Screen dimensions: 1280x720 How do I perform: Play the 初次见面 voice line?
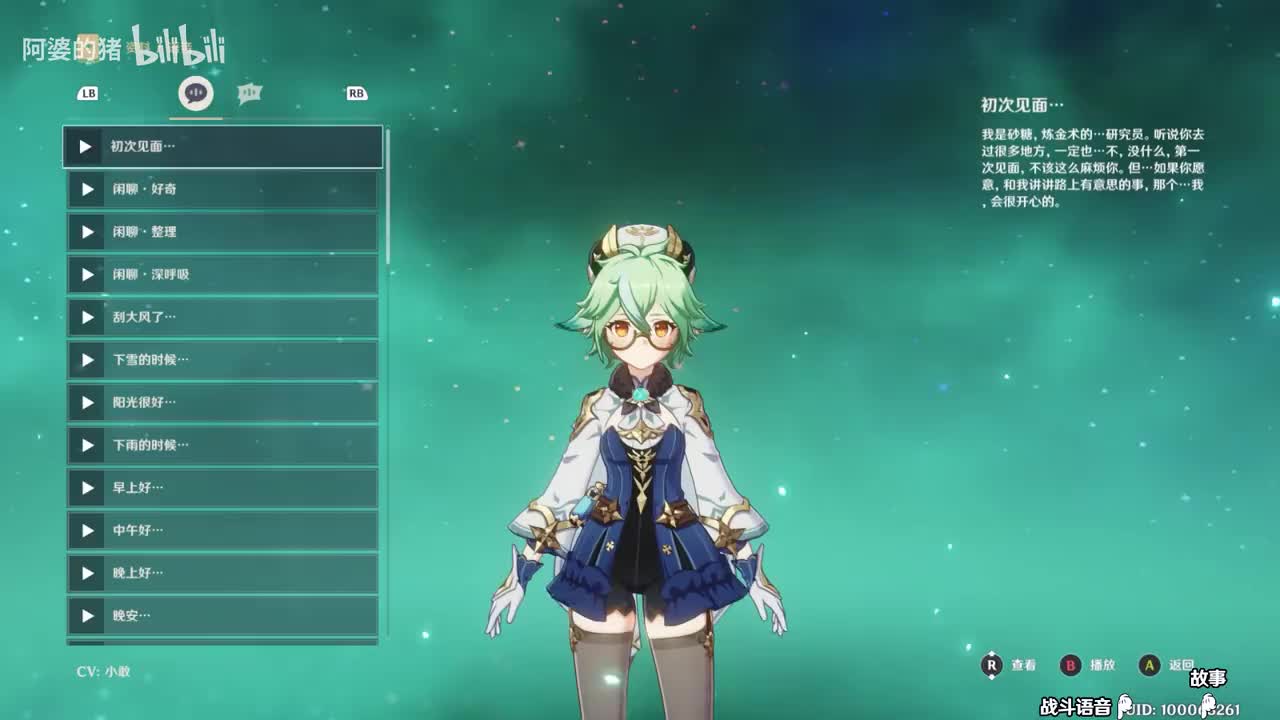point(86,147)
